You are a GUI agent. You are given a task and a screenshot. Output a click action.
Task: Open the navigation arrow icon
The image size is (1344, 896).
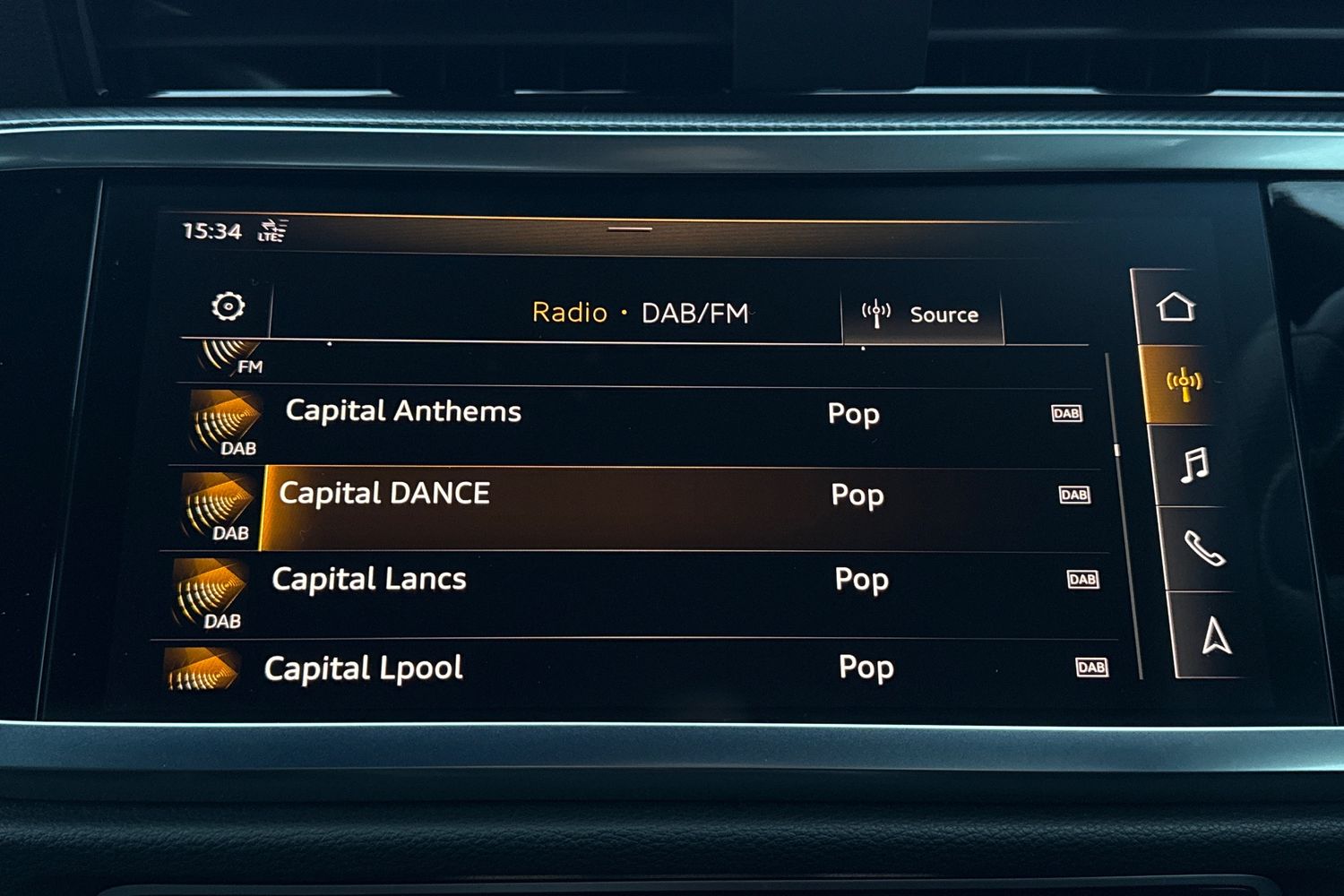(x=1216, y=636)
